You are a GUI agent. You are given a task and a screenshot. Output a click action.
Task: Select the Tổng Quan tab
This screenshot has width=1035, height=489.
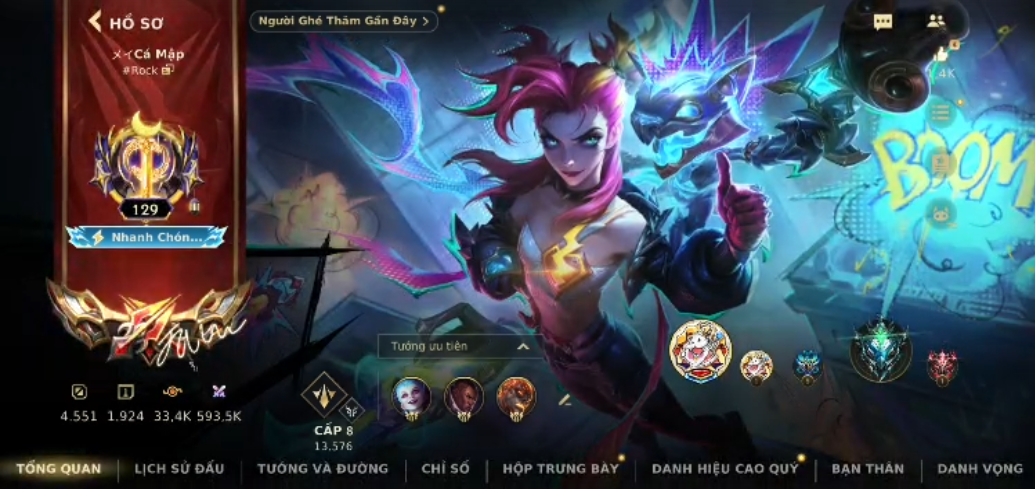click(58, 468)
